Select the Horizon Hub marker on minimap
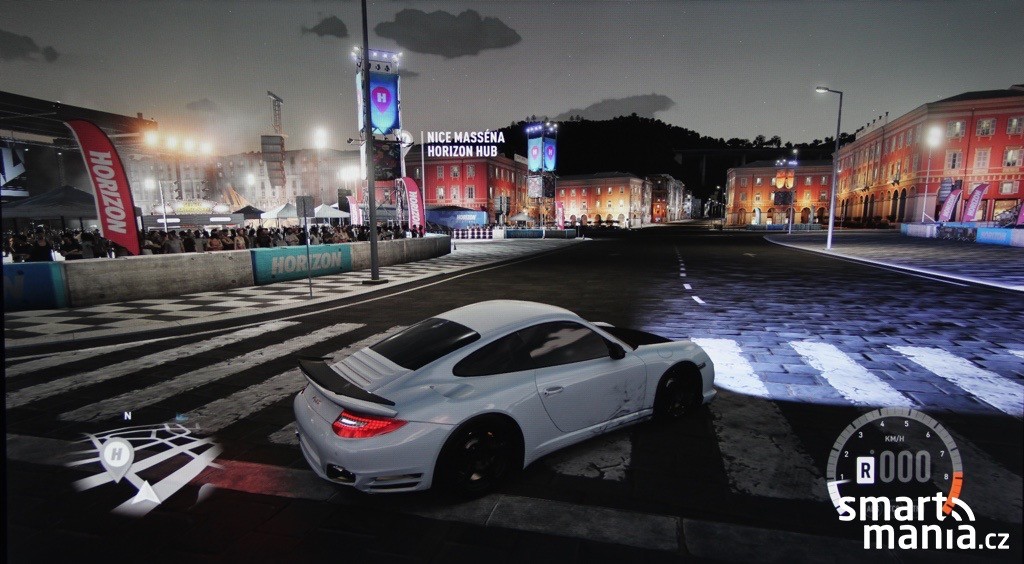Screen dimensions: 1024x564 [x=117, y=455]
